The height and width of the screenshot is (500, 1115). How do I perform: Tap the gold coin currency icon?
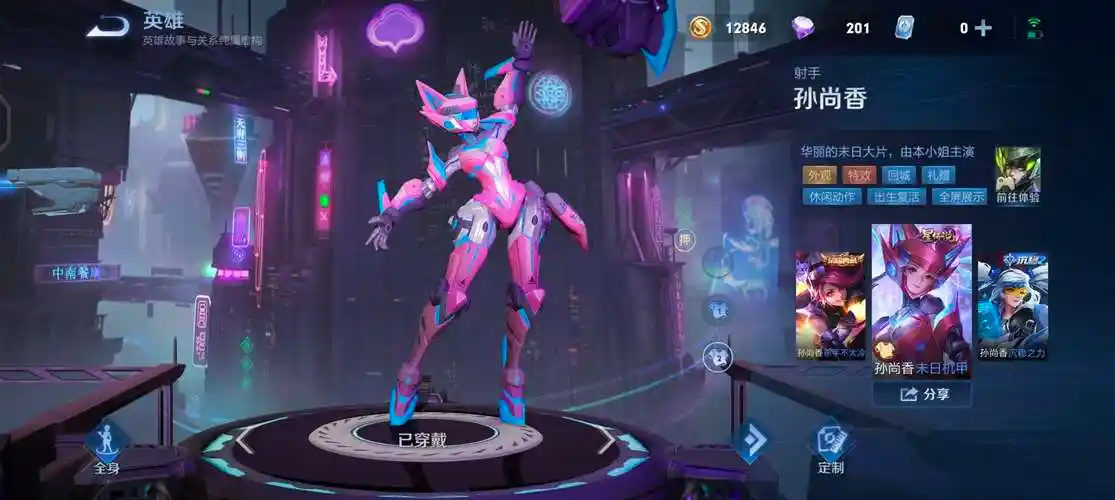point(700,28)
